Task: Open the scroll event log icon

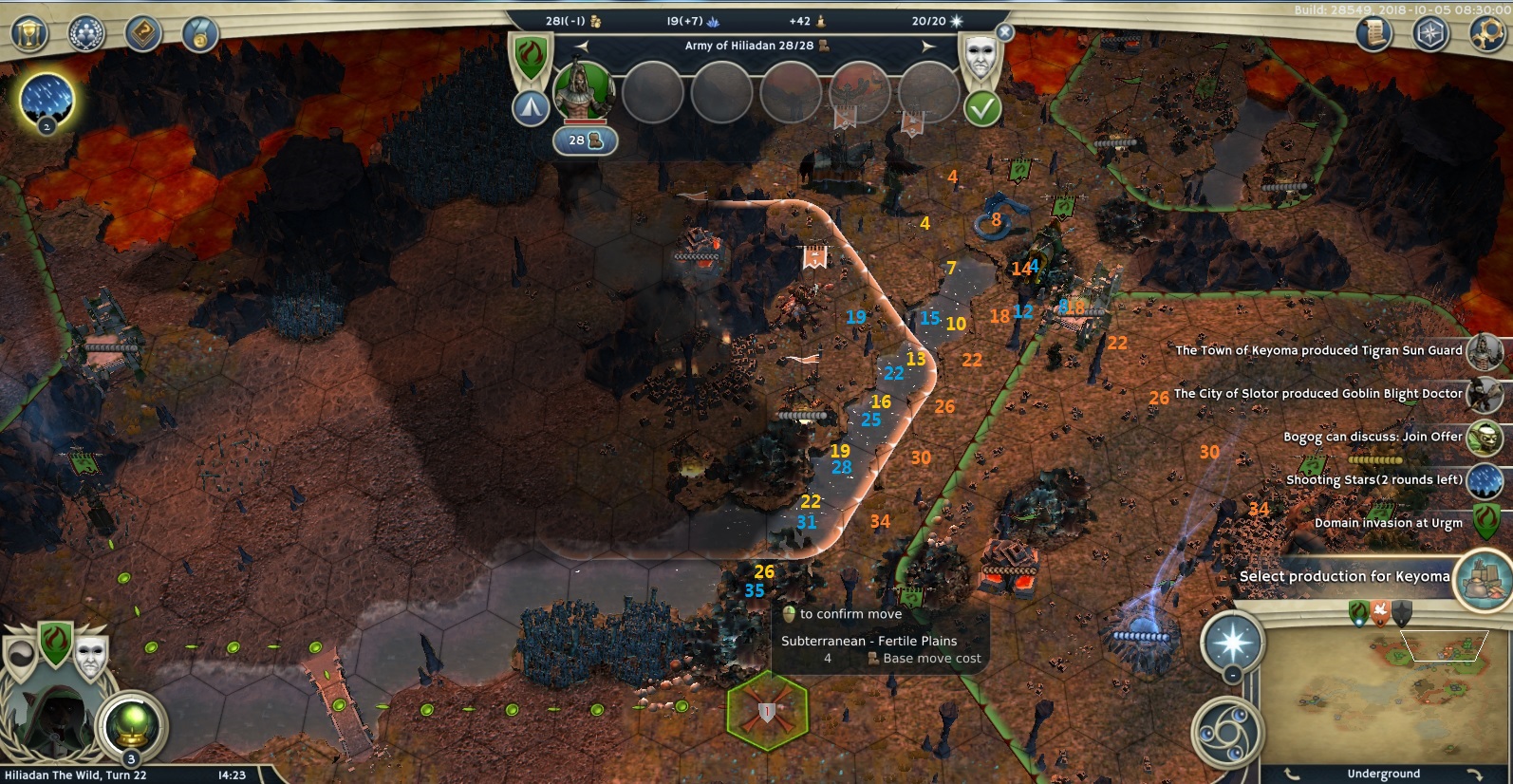Action: tap(1373, 34)
